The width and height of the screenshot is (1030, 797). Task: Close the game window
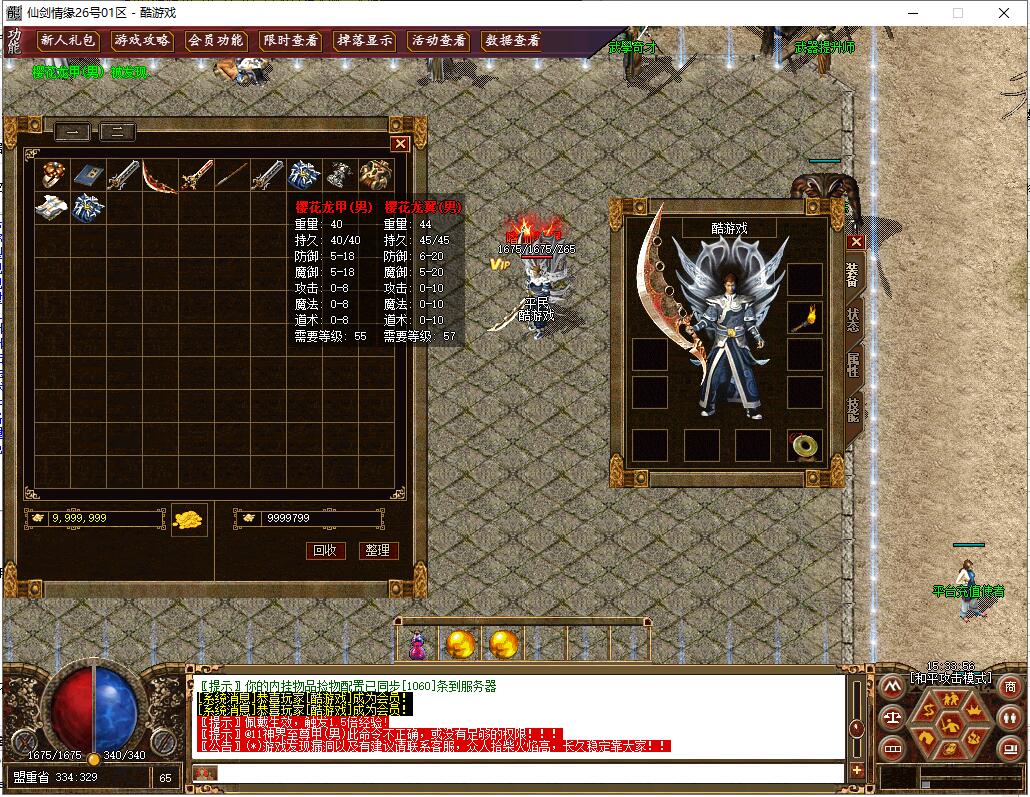(x=1004, y=13)
